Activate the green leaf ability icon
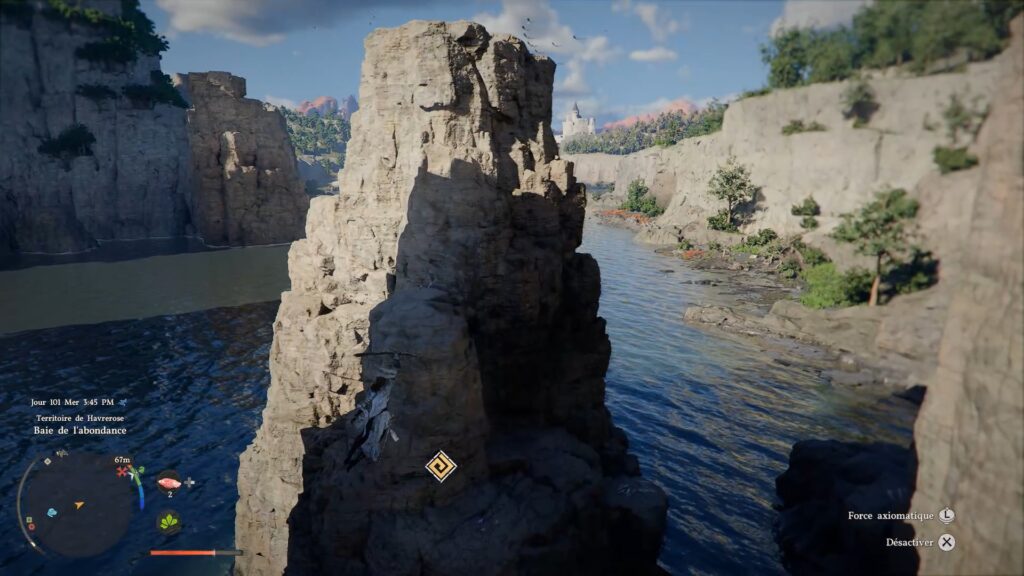The width and height of the screenshot is (1024, 576). 168,522
